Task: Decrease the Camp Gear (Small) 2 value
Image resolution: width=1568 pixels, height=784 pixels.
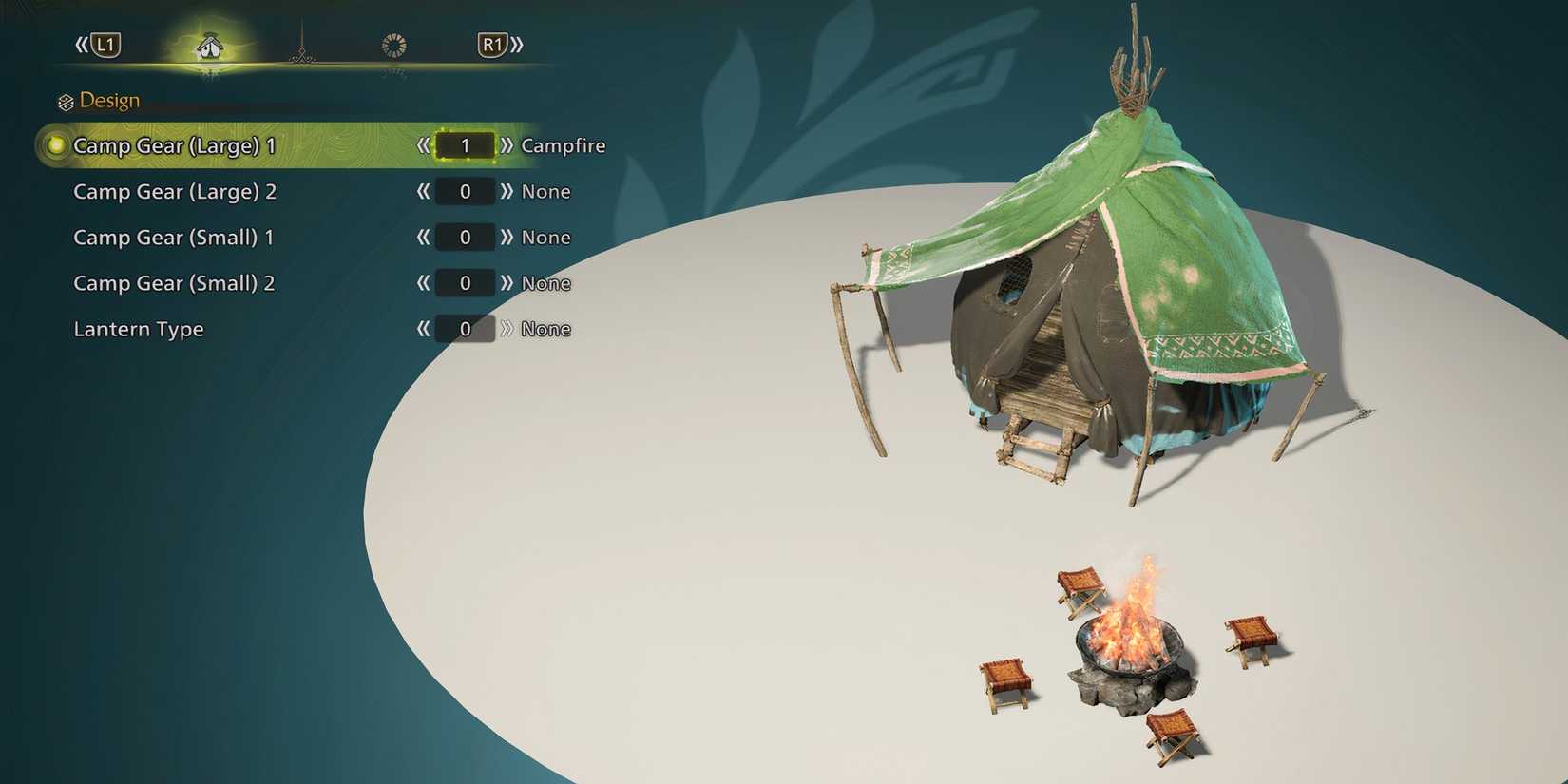Action: pos(423,282)
